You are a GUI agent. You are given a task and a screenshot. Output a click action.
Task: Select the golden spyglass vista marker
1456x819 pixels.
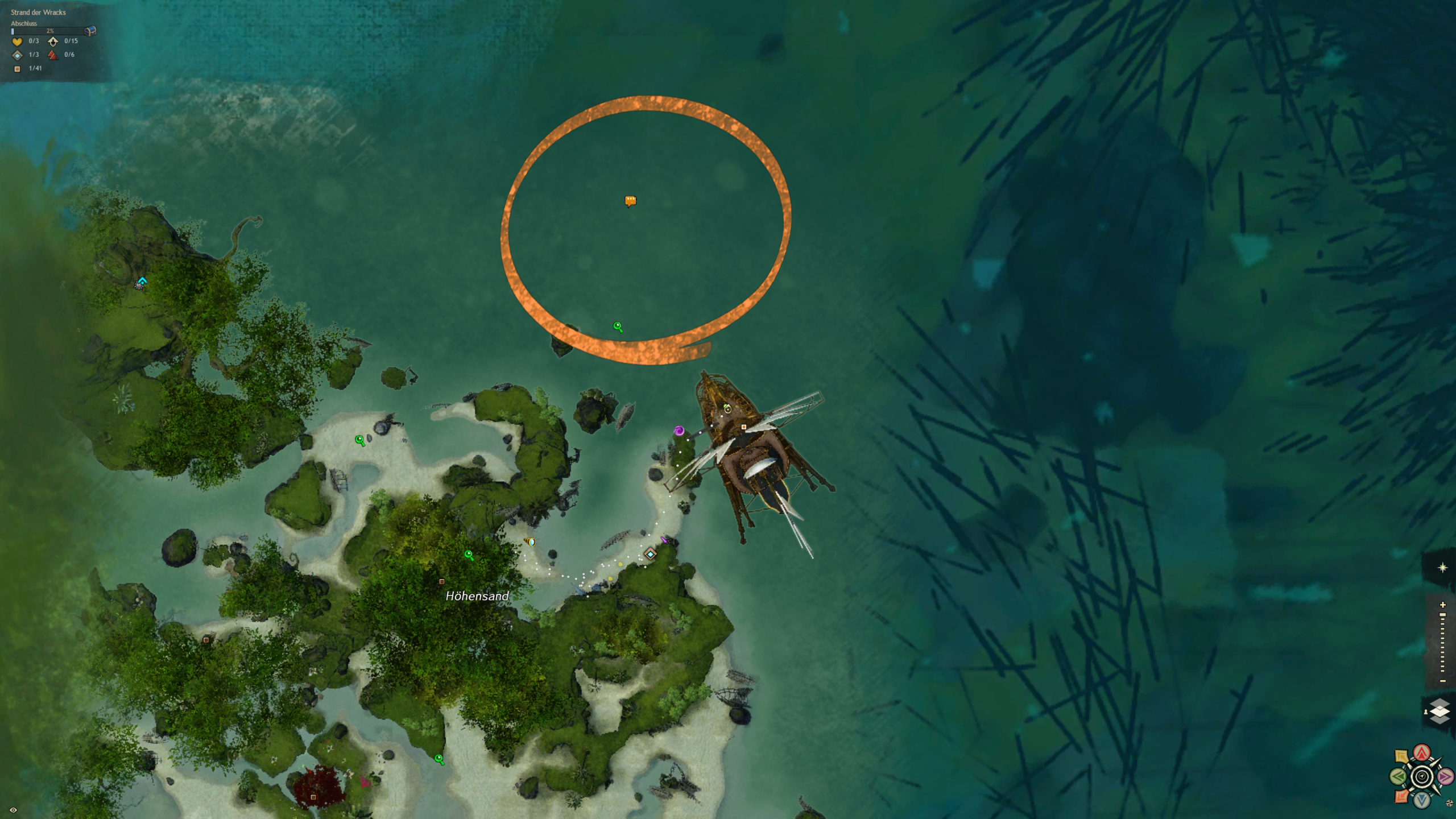(530, 542)
